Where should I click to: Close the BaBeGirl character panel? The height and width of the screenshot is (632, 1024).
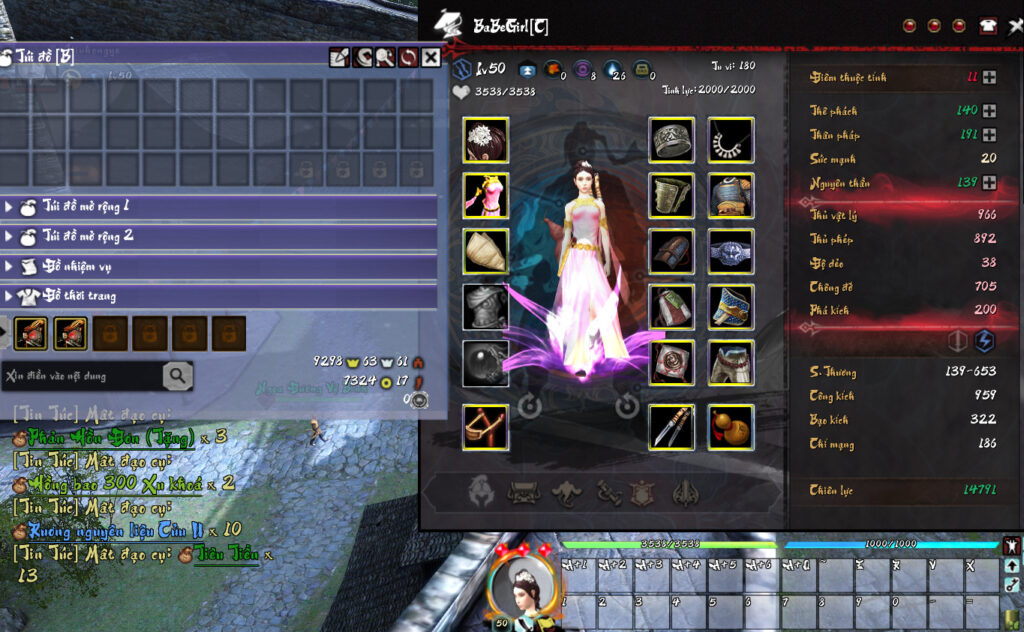coord(1015,26)
